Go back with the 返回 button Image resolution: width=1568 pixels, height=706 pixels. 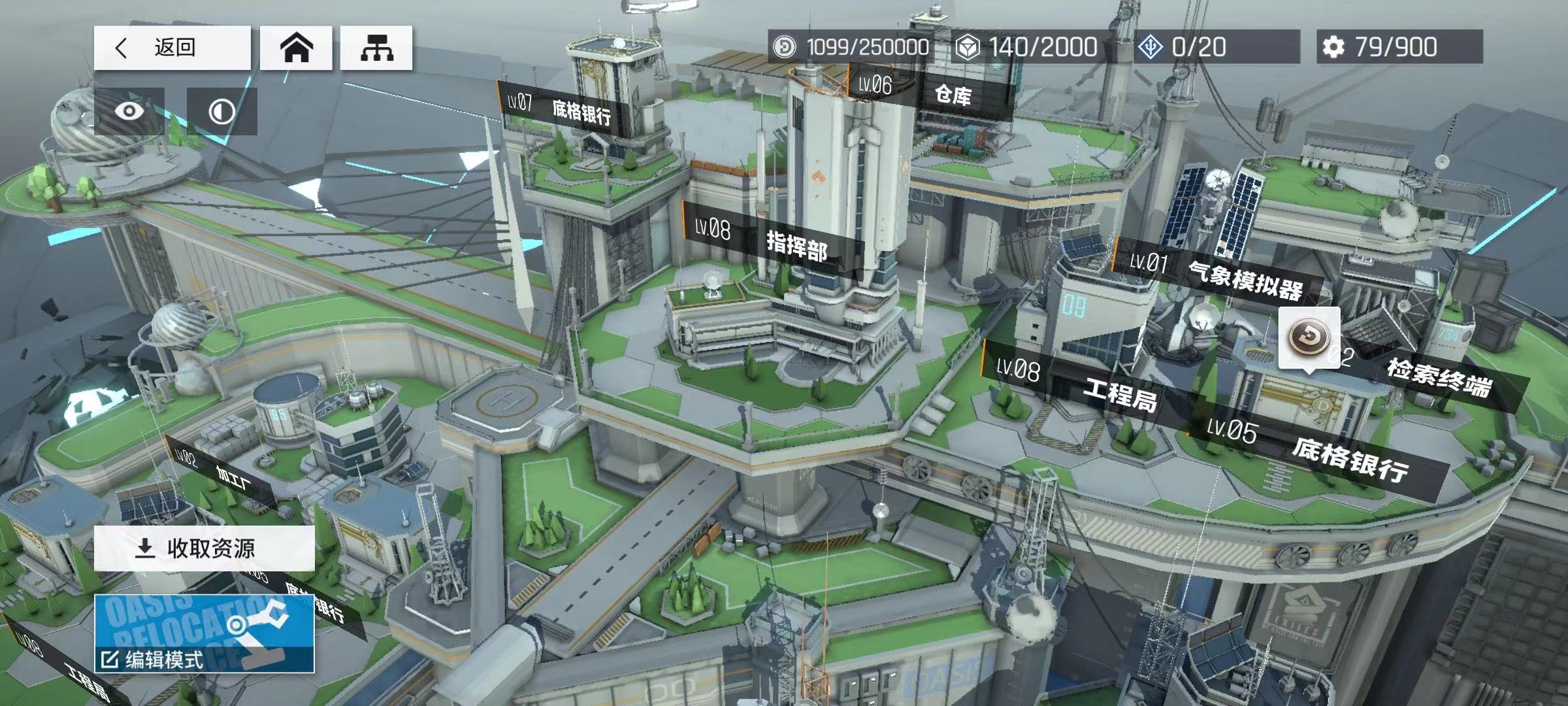click(172, 48)
